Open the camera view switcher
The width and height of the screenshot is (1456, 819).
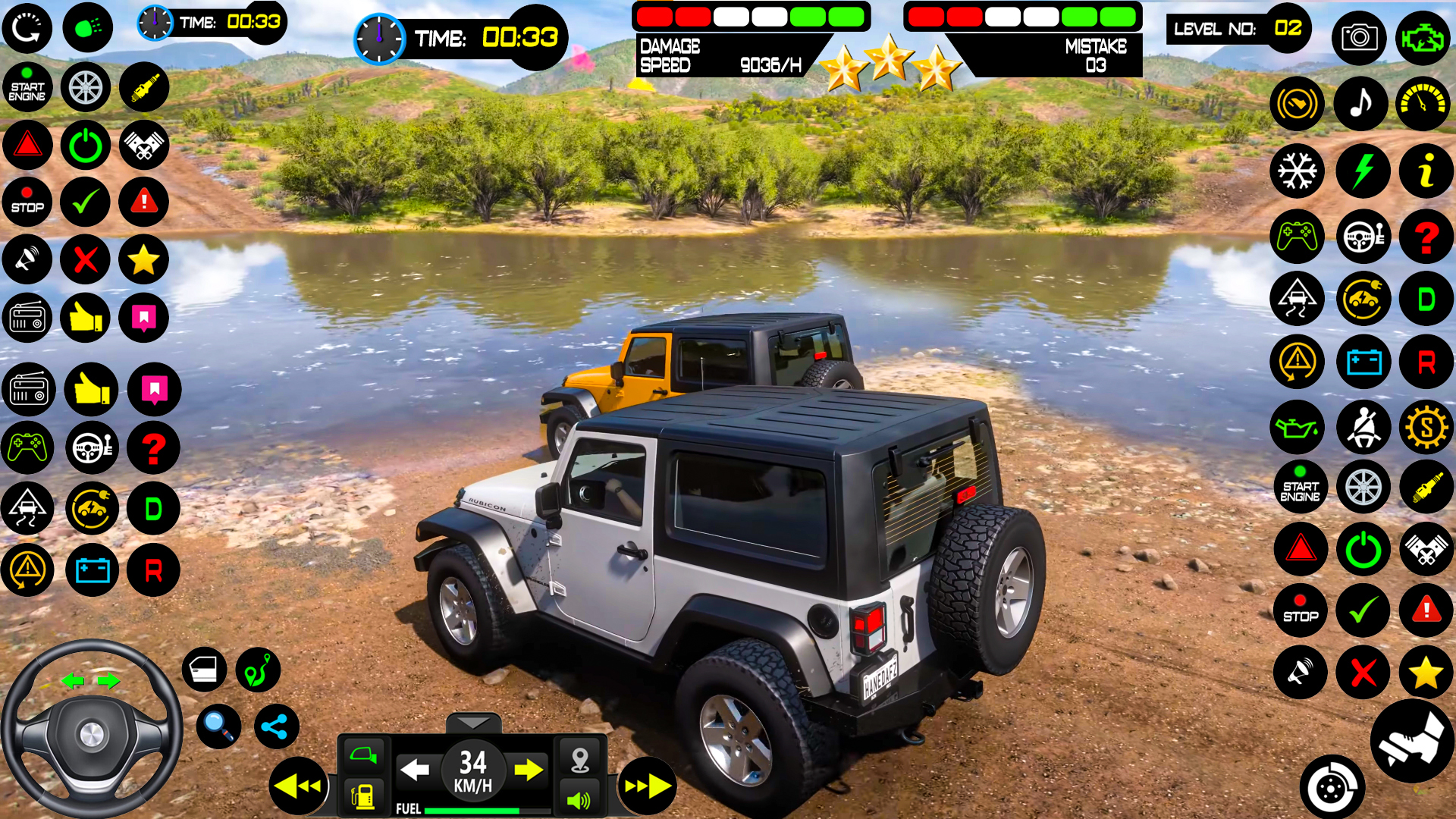(x=1360, y=38)
